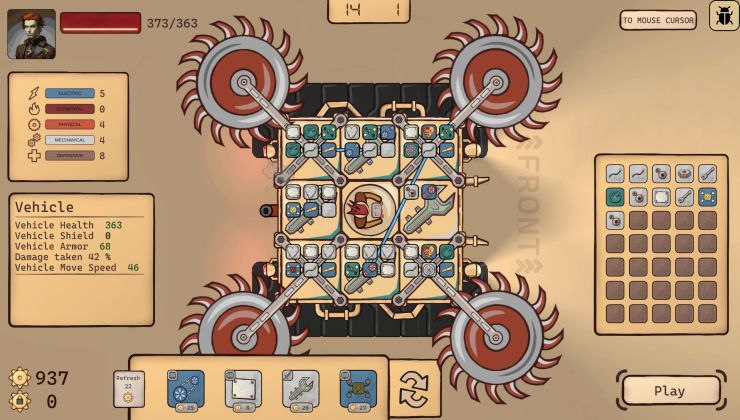Pick the green gauge item in inventory
The width and height of the screenshot is (740, 420).
click(x=616, y=197)
